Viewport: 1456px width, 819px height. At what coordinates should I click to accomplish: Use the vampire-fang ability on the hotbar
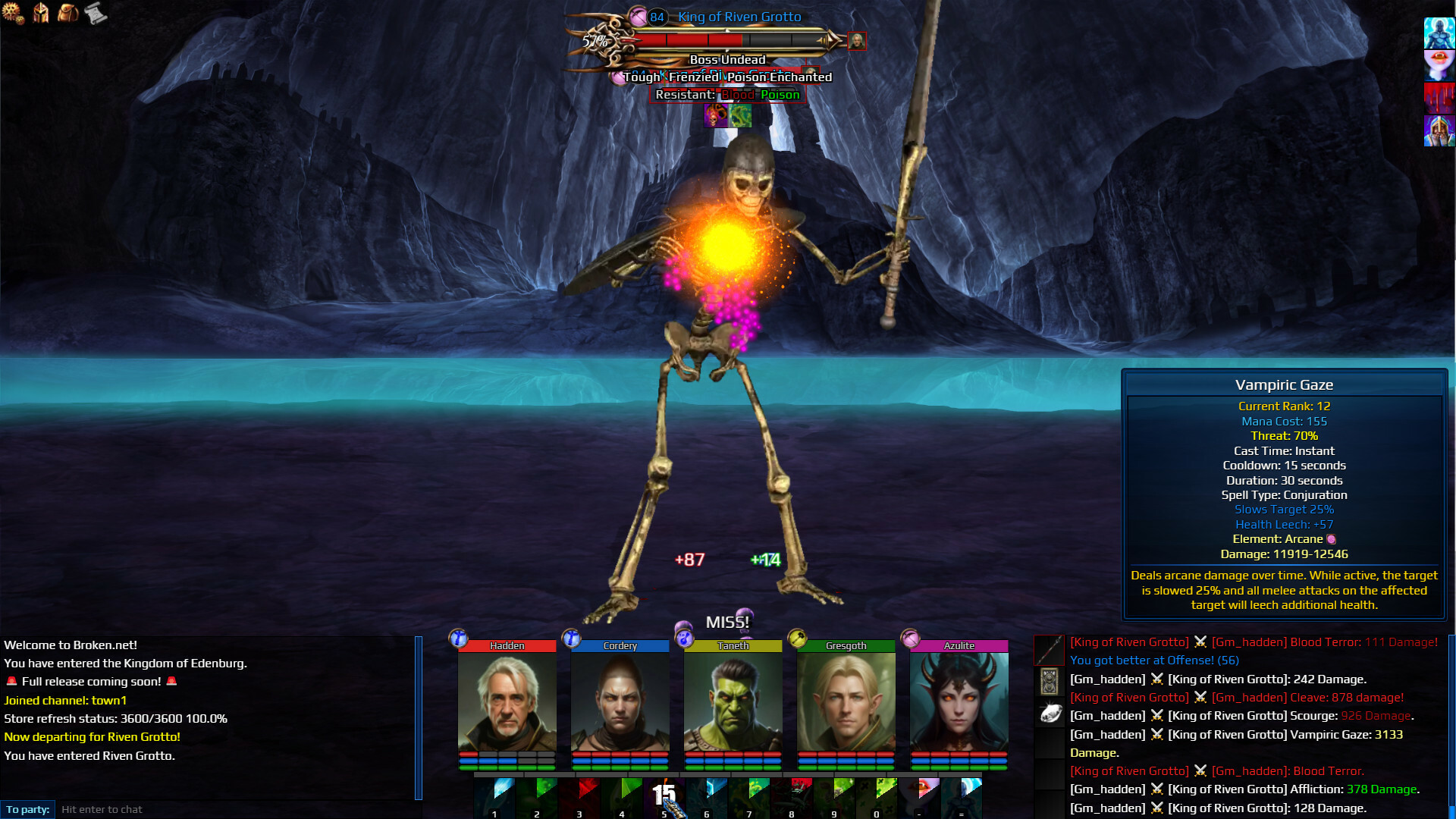click(x=919, y=796)
